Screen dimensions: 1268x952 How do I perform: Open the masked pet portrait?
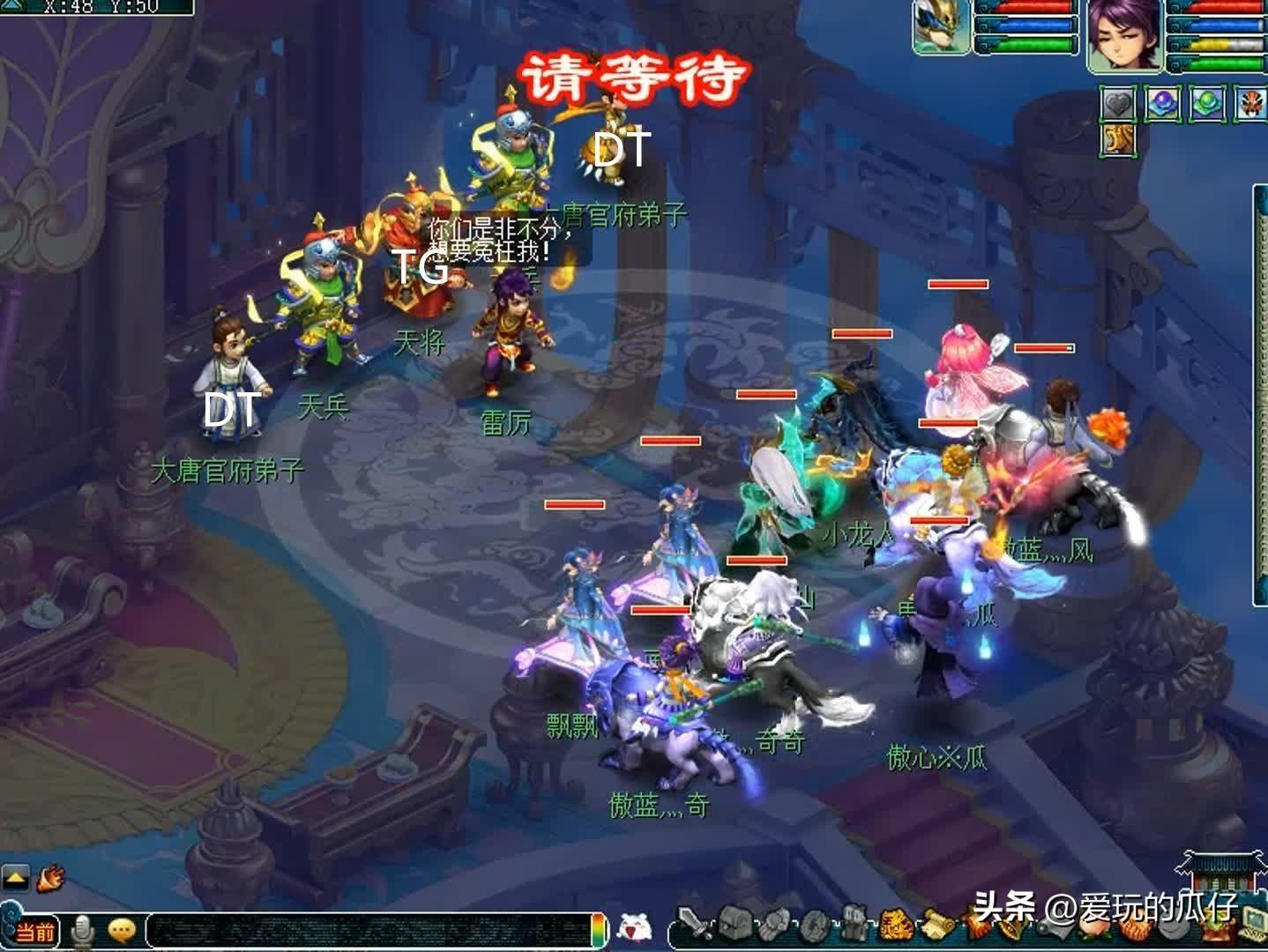941,26
